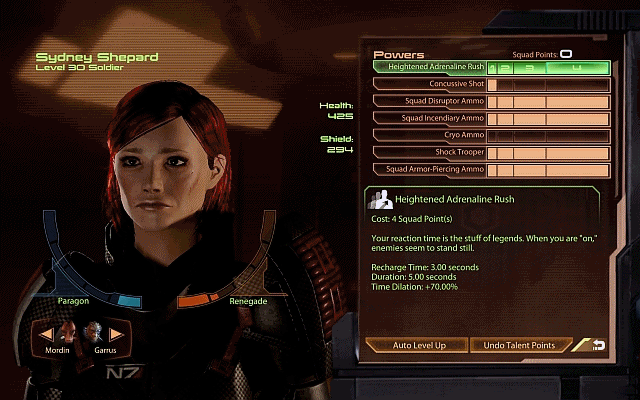The width and height of the screenshot is (640, 400).
Task: Choose the Concussive Shot power row
Action: 430,84
